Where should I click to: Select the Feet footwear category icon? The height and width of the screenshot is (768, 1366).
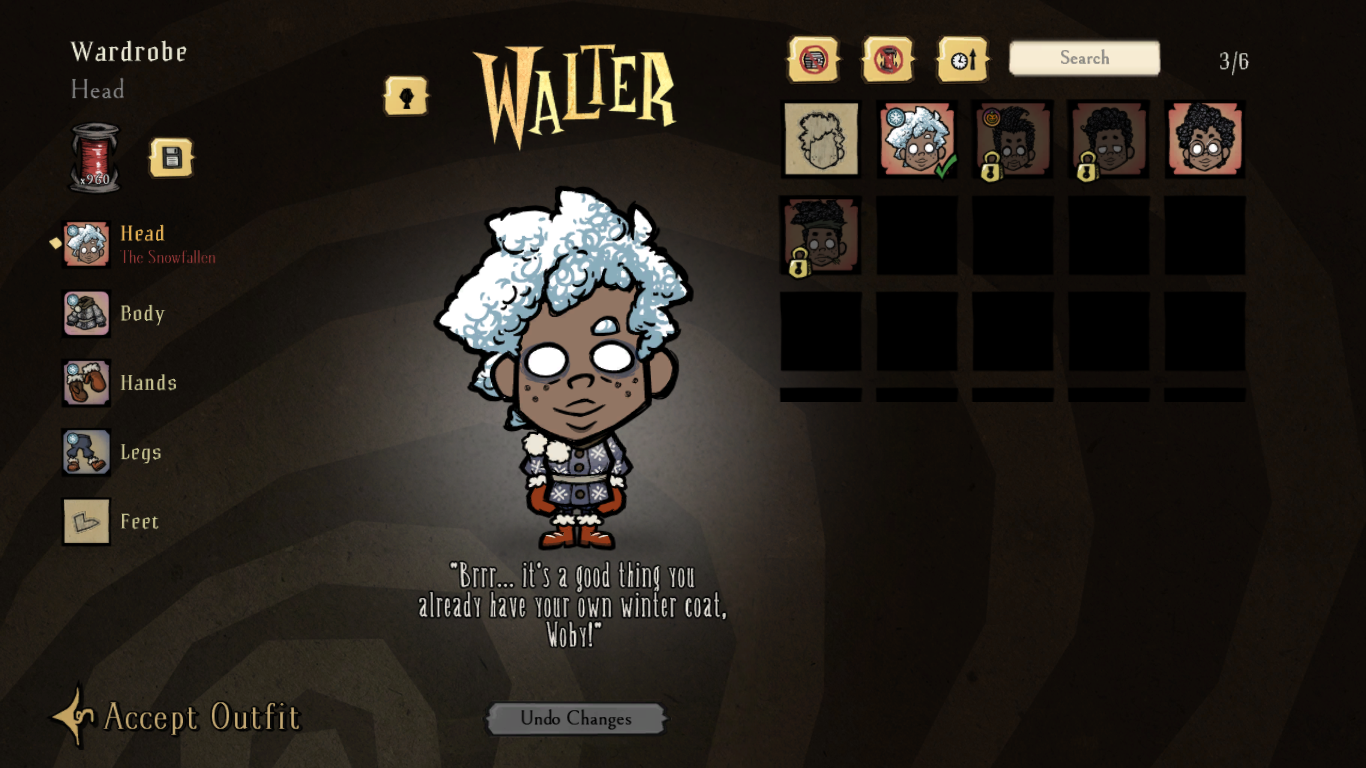pyautogui.click(x=85, y=521)
